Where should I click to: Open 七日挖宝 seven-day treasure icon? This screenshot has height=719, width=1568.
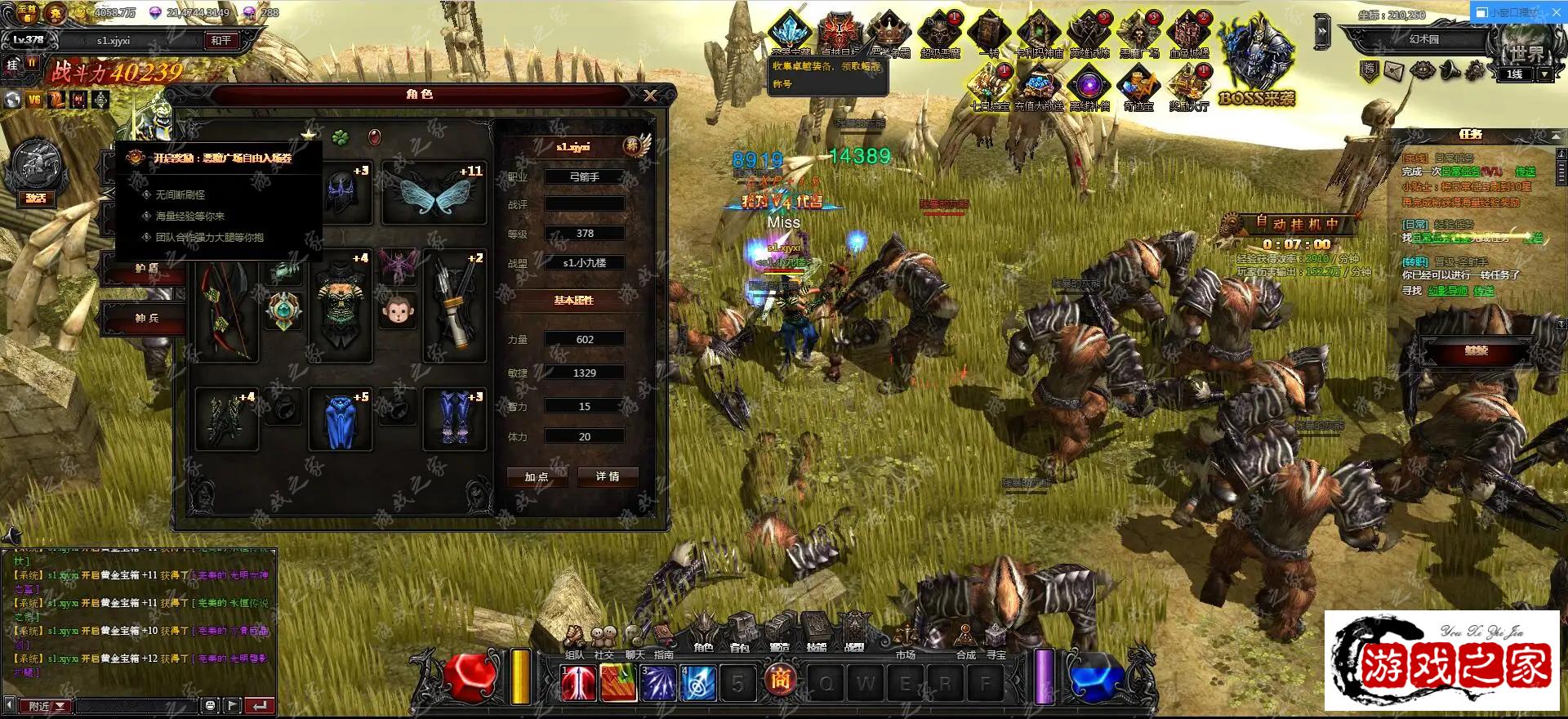point(990,87)
